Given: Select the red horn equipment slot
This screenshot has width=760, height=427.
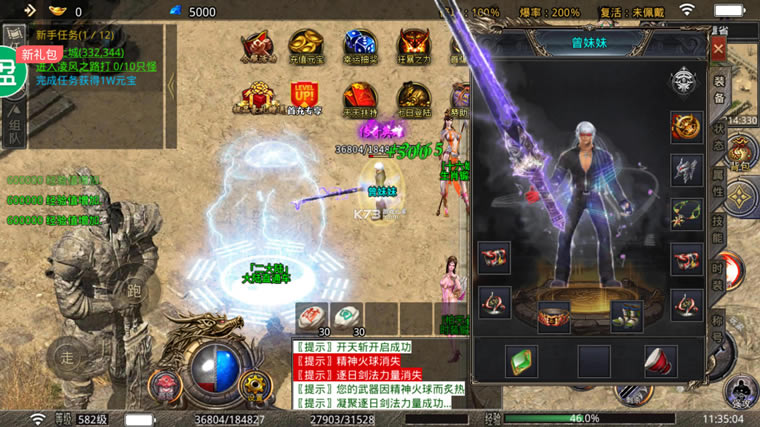Looking at the screenshot, I should coord(659,359).
